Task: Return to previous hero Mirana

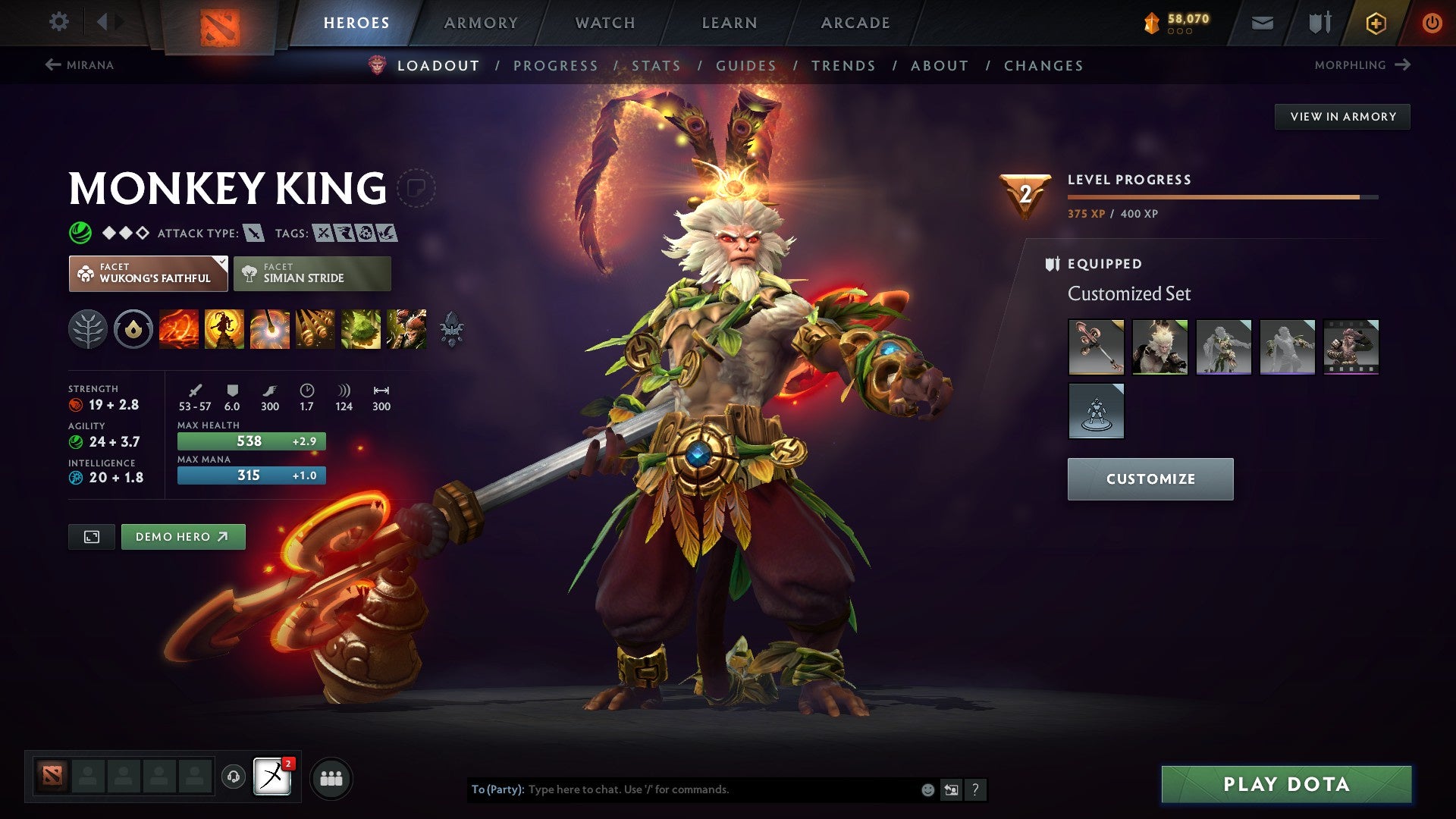Action: tap(81, 65)
